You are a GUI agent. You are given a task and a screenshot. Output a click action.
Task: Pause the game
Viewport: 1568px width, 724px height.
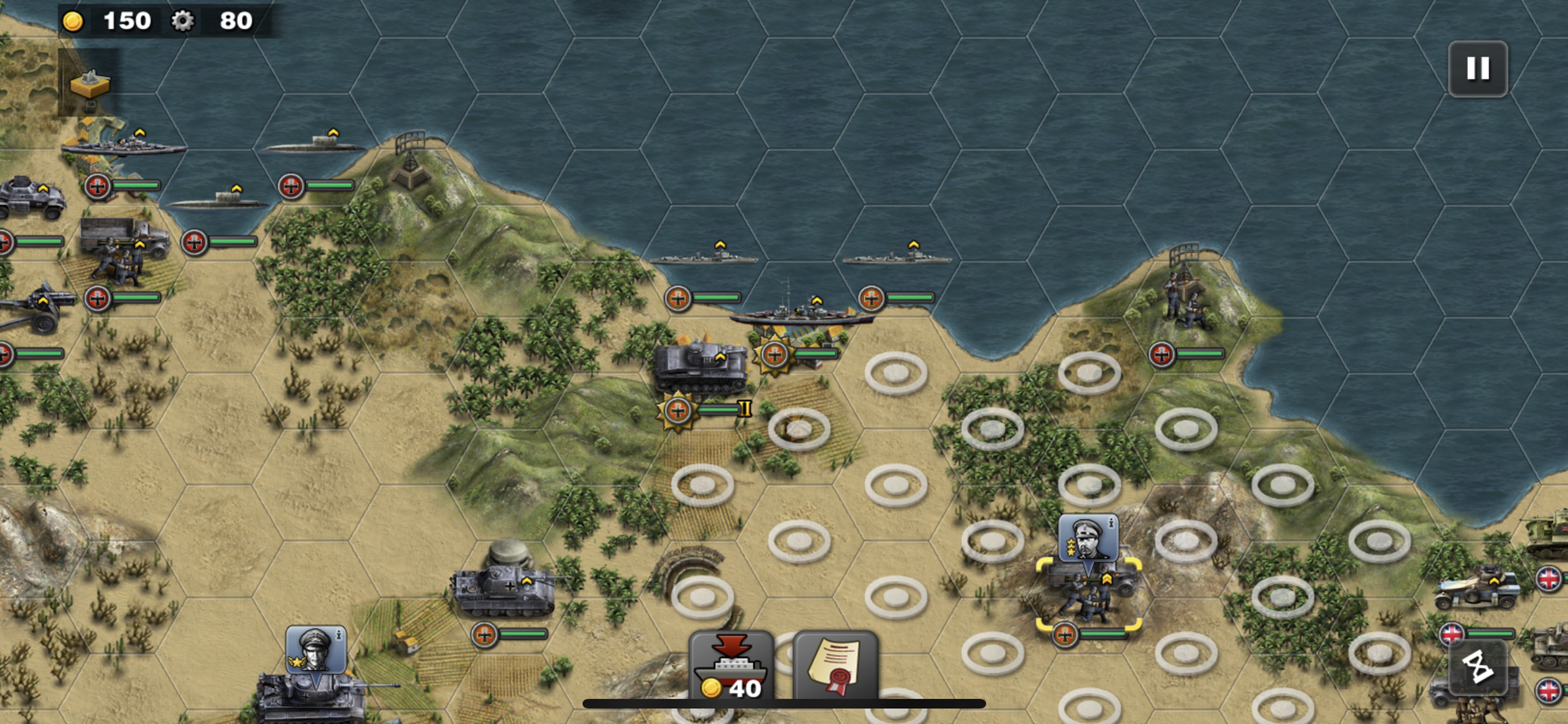point(1478,69)
